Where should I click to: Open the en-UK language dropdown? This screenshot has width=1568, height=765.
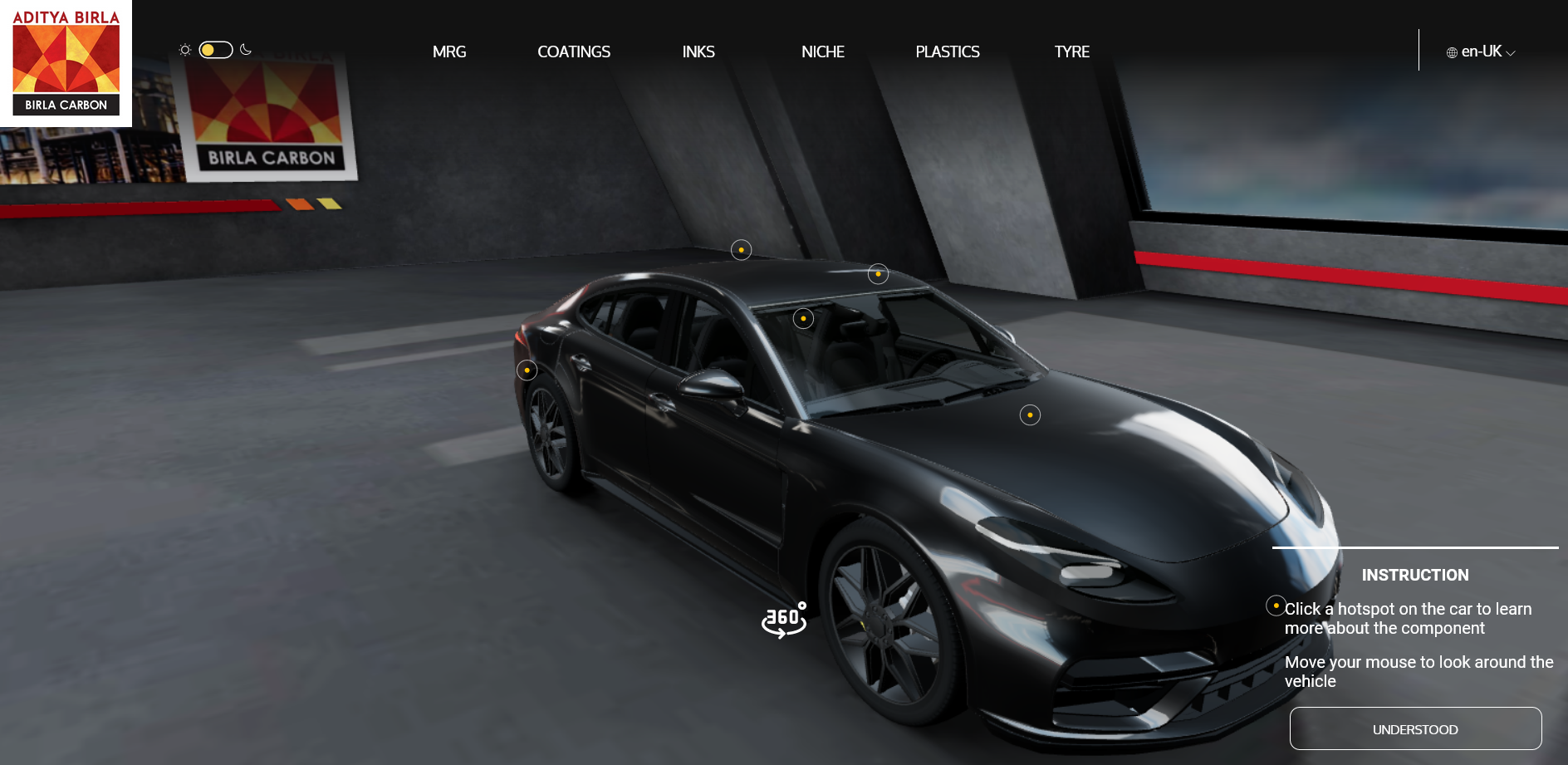1481,51
